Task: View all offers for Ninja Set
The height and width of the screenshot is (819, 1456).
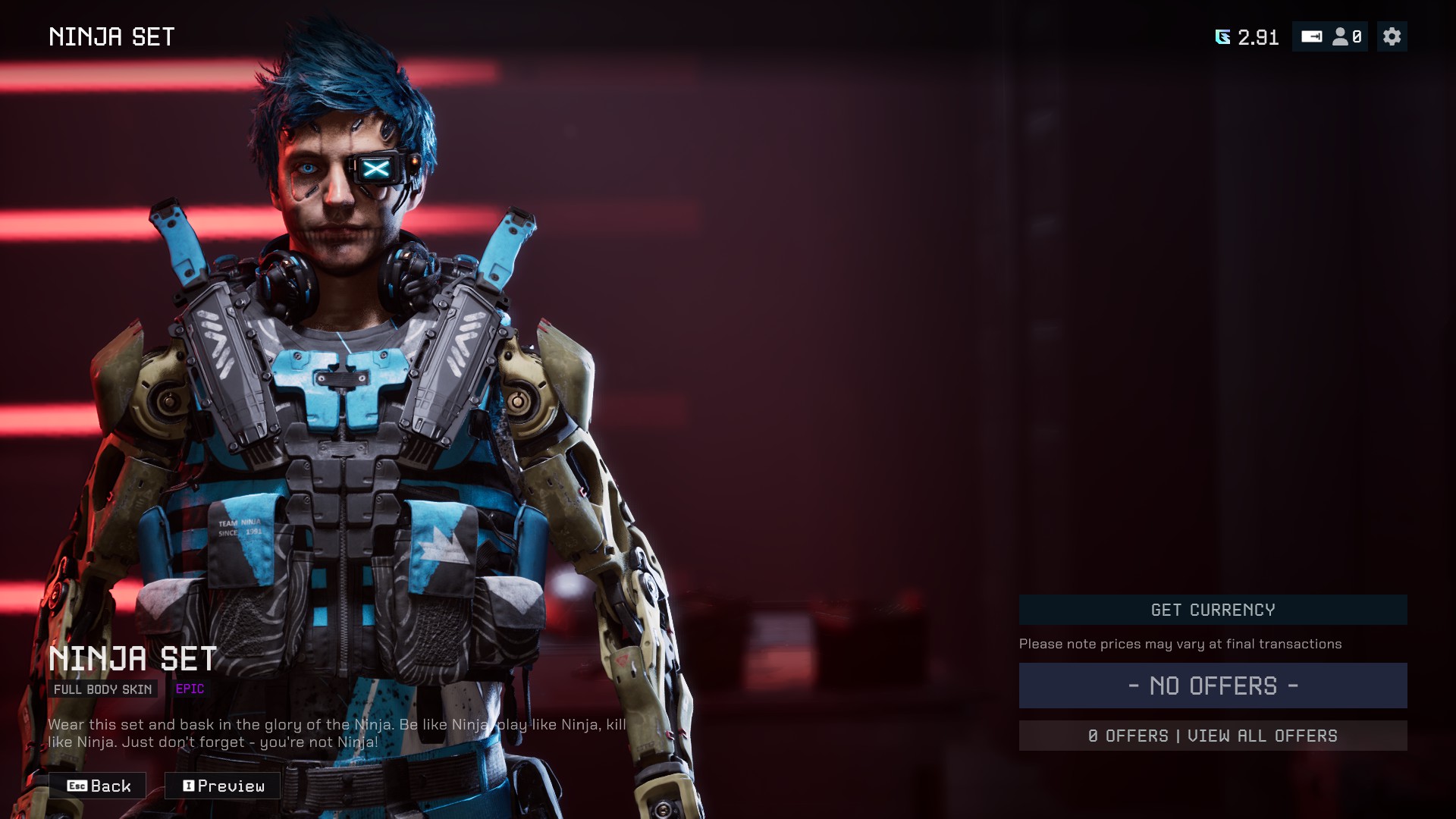Action: pos(1213,736)
